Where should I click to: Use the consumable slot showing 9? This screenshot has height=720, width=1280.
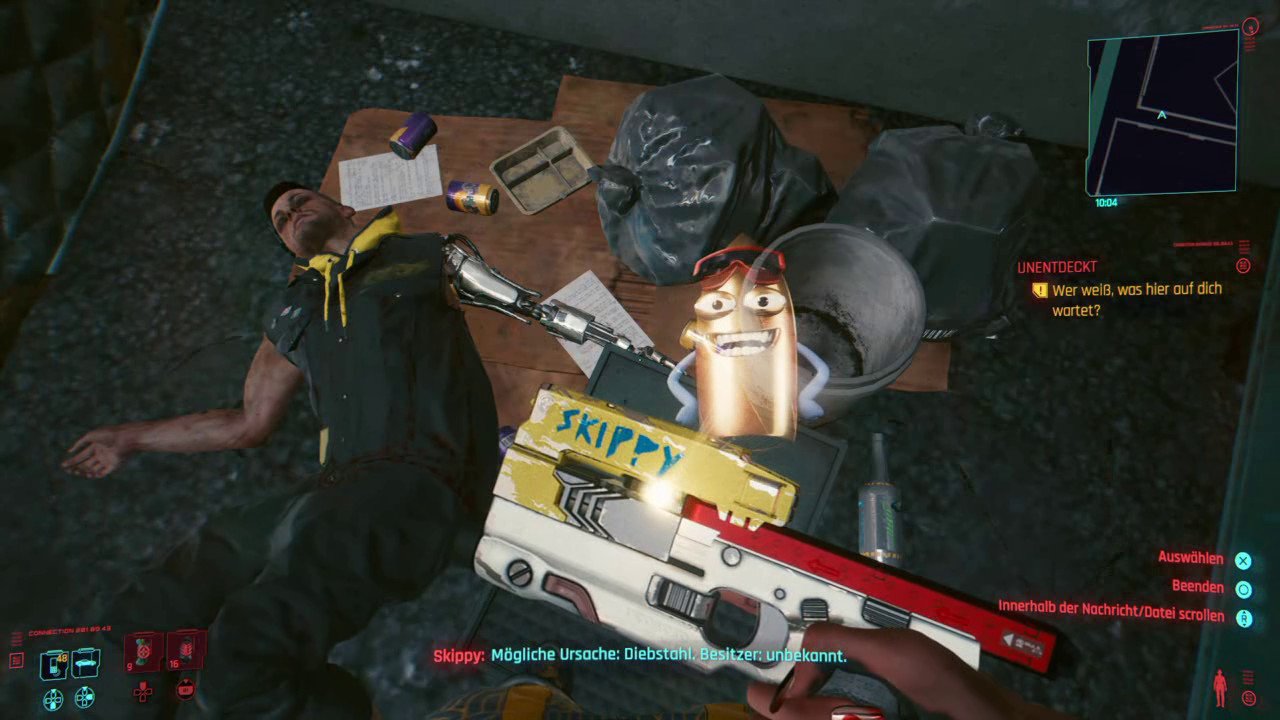(x=143, y=651)
